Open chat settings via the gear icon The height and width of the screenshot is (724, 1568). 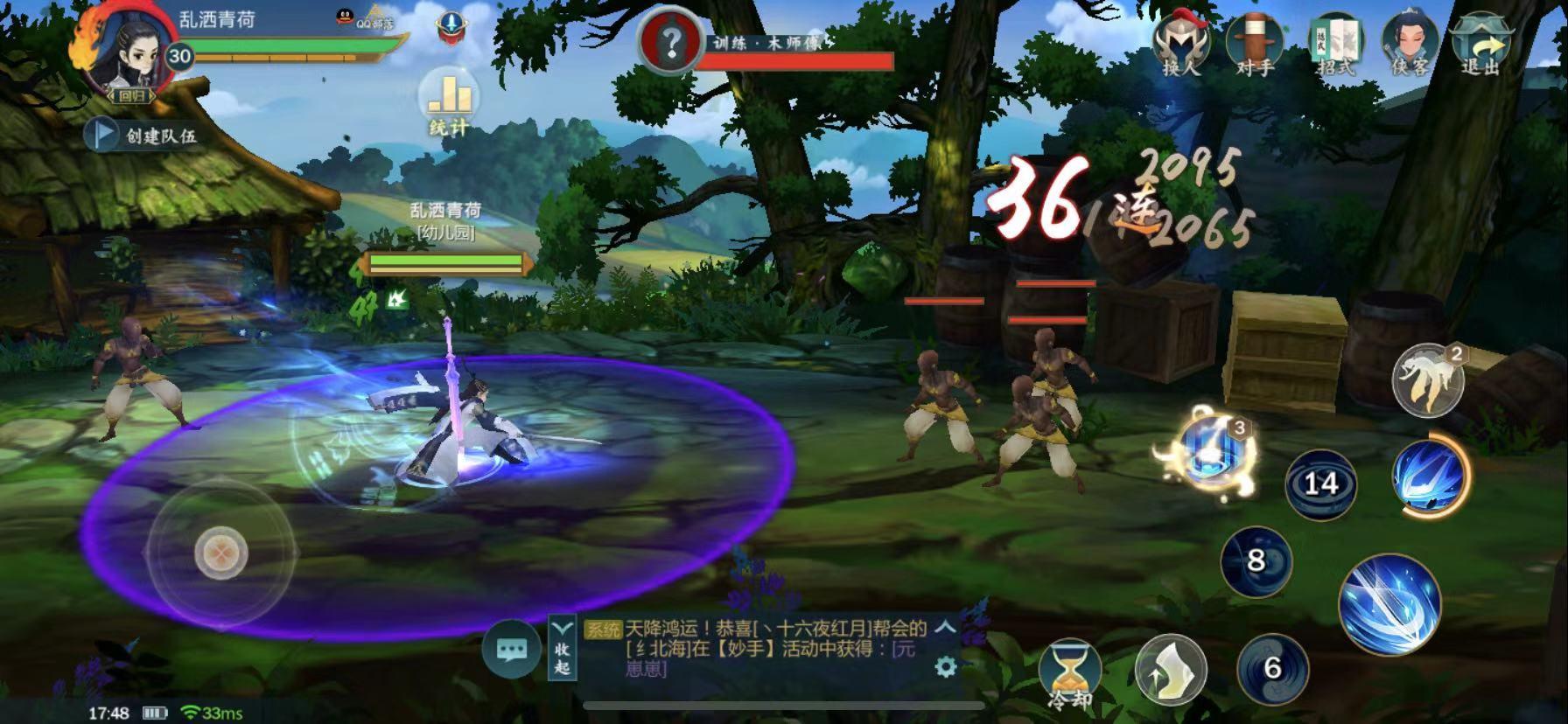pyautogui.click(x=946, y=667)
